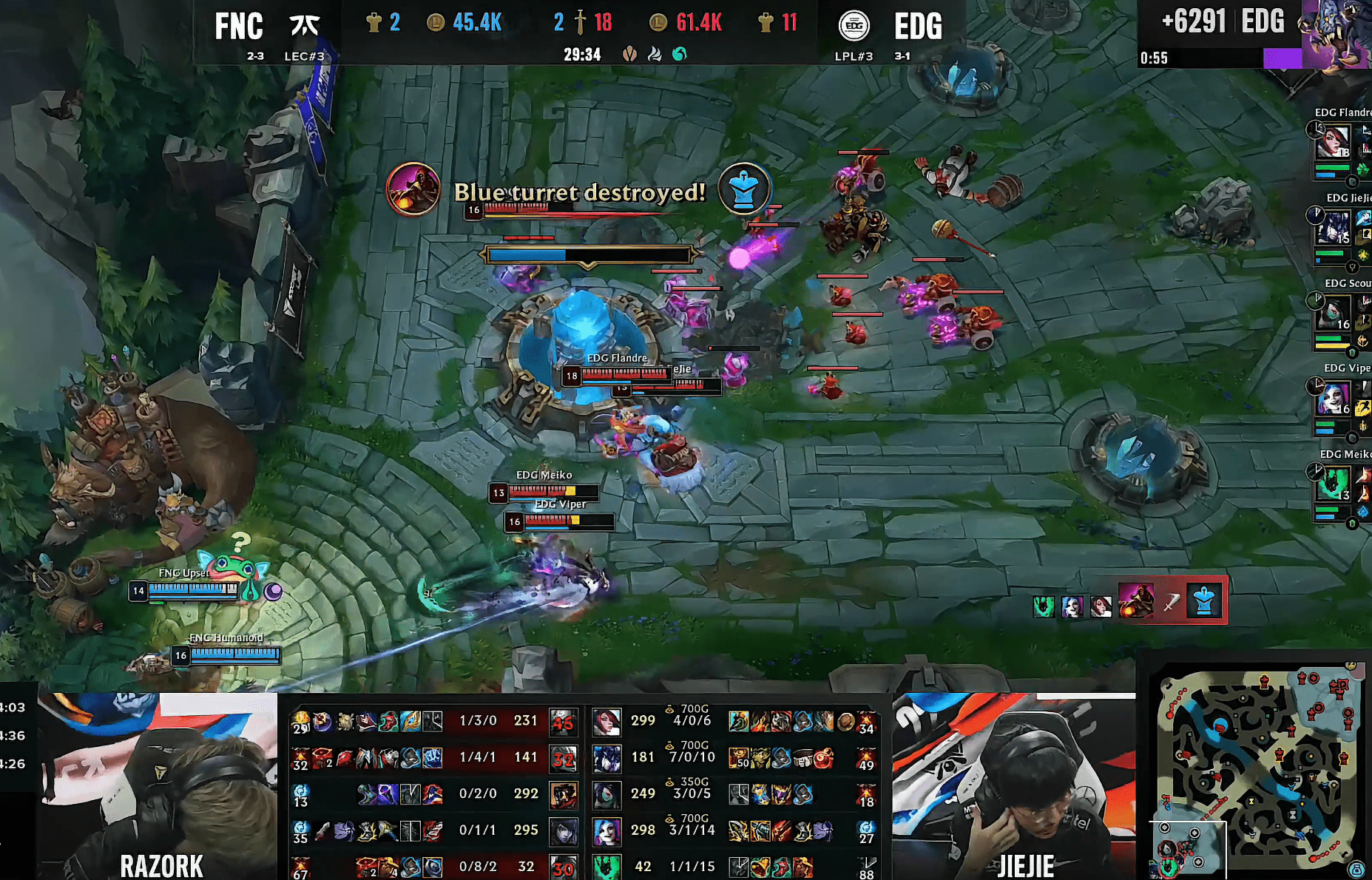Click the blue team's tower count icon
The width and height of the screenshot is (1372, 880).
(x=374, y=23)
